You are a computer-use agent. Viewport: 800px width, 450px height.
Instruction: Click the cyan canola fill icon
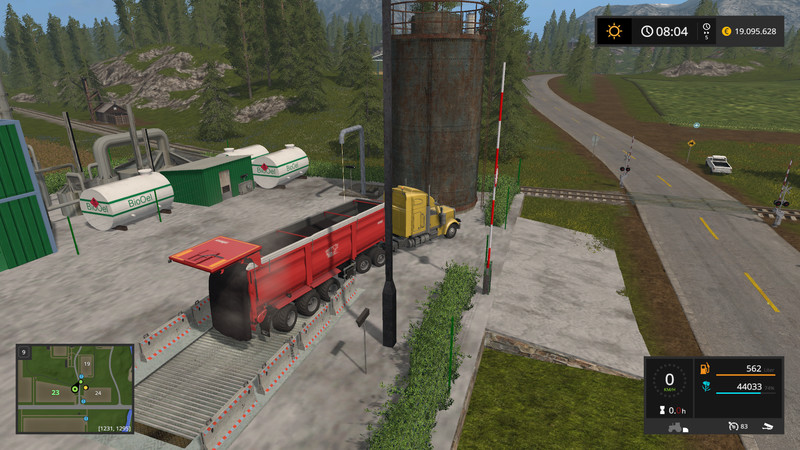(705, 387)
